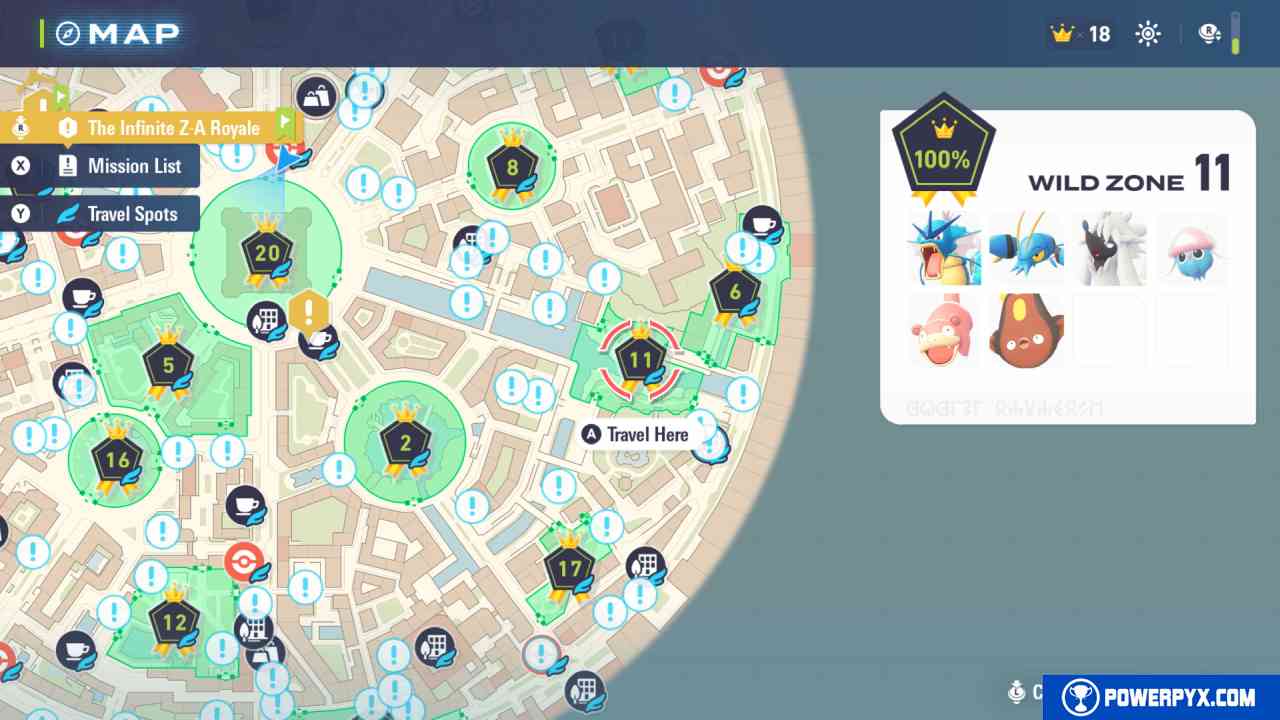The height and width of the screenshot is (720, 1280).
Task: Select the Slowpoke thumbnail
Action: (x=944, y=330)
